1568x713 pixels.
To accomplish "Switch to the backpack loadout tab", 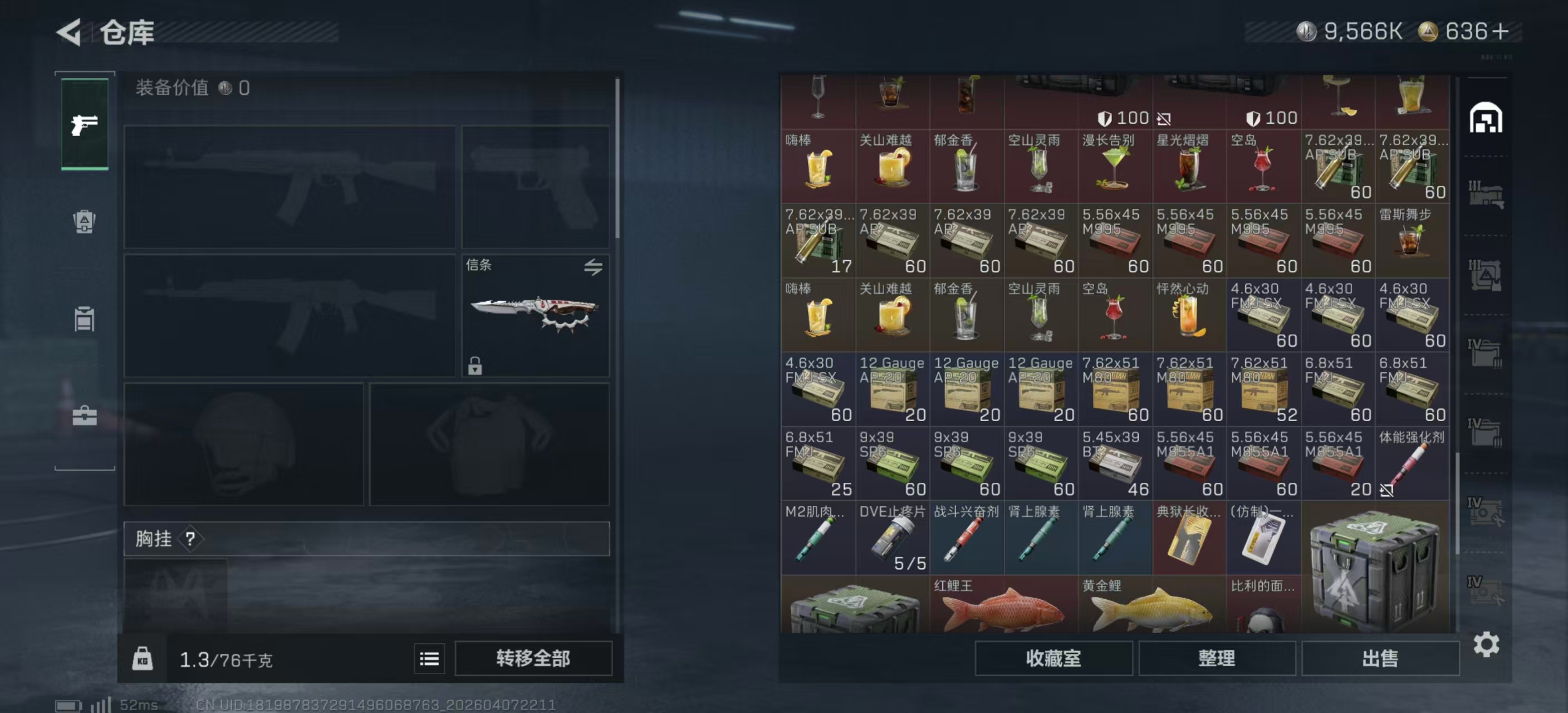I will click(x=85, y=221).
